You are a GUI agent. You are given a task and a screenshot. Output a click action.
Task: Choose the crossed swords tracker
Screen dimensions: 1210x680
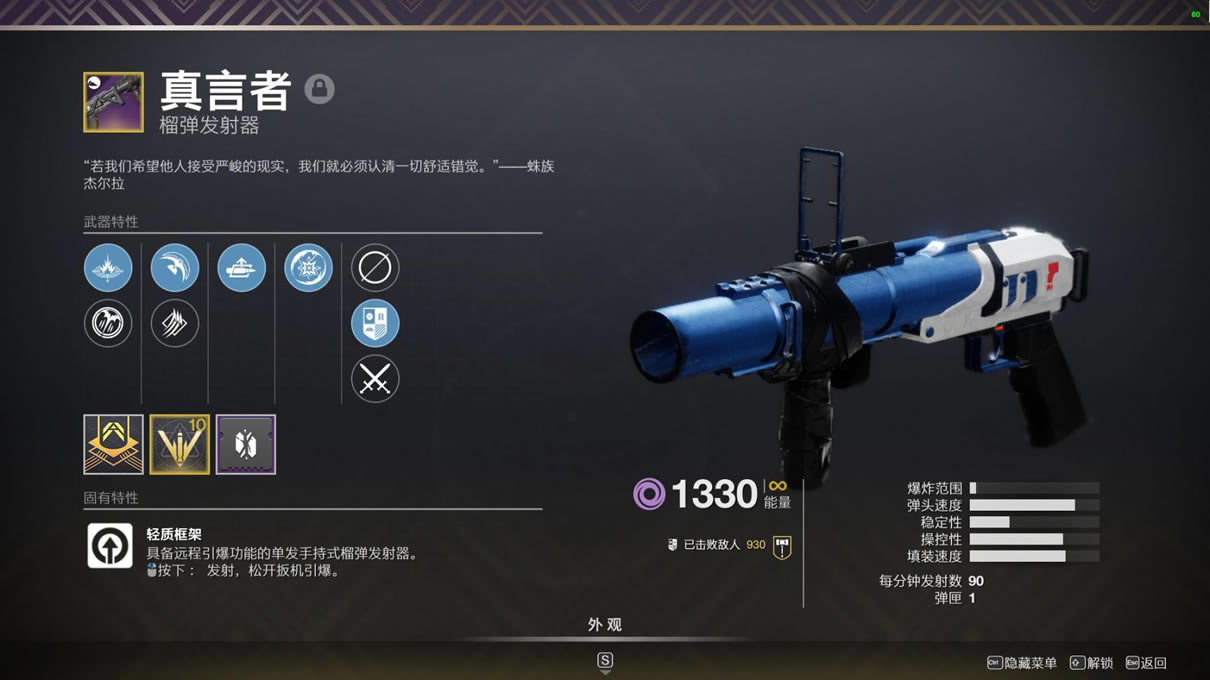coord(375,380)
